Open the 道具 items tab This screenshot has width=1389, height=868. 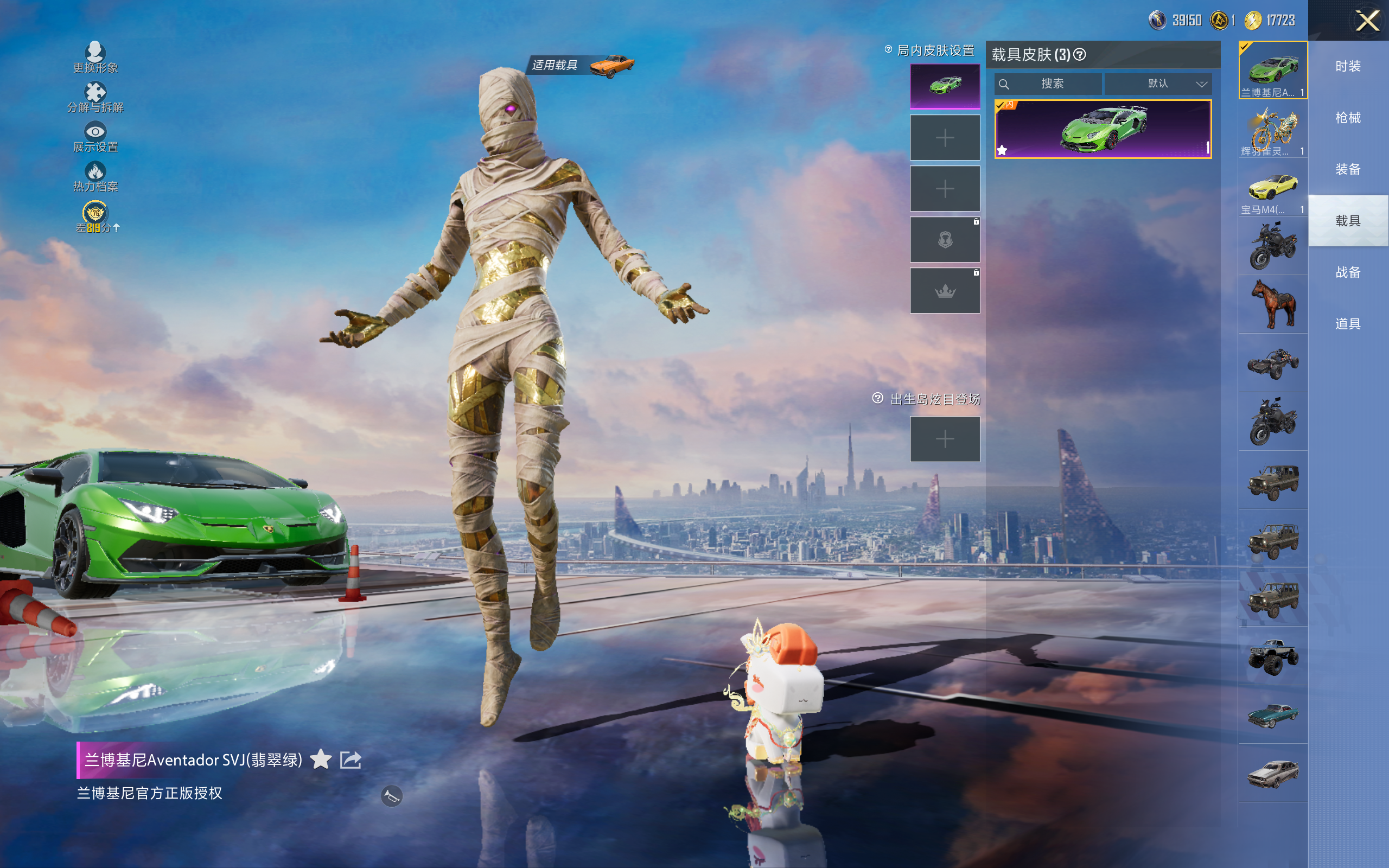[x=1348, y=324]
